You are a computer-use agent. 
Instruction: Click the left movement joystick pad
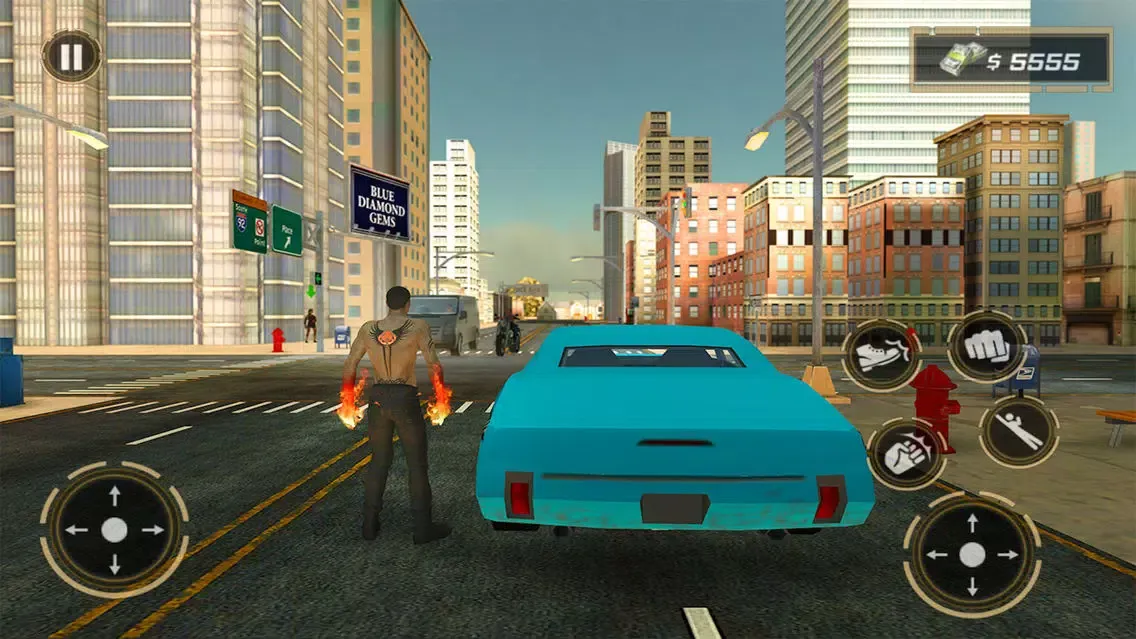tap(114, 530)
